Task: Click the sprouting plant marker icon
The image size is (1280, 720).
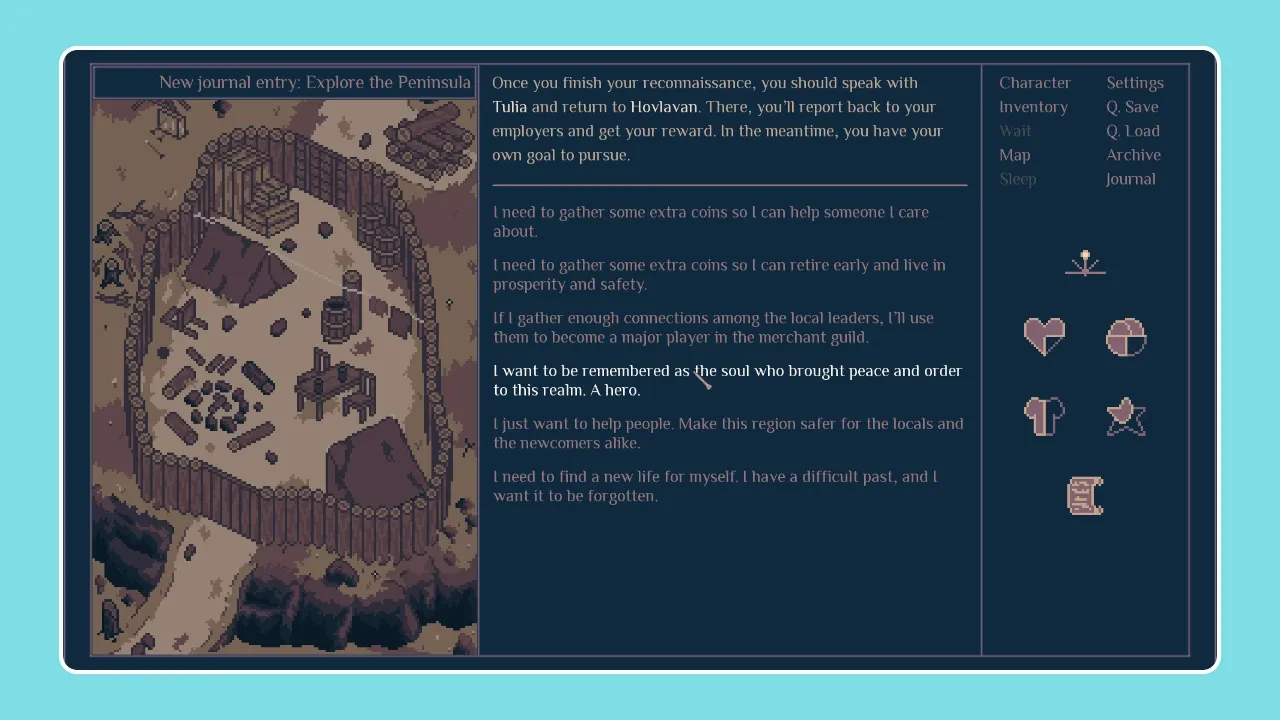Action: (x=1085, y=262)
